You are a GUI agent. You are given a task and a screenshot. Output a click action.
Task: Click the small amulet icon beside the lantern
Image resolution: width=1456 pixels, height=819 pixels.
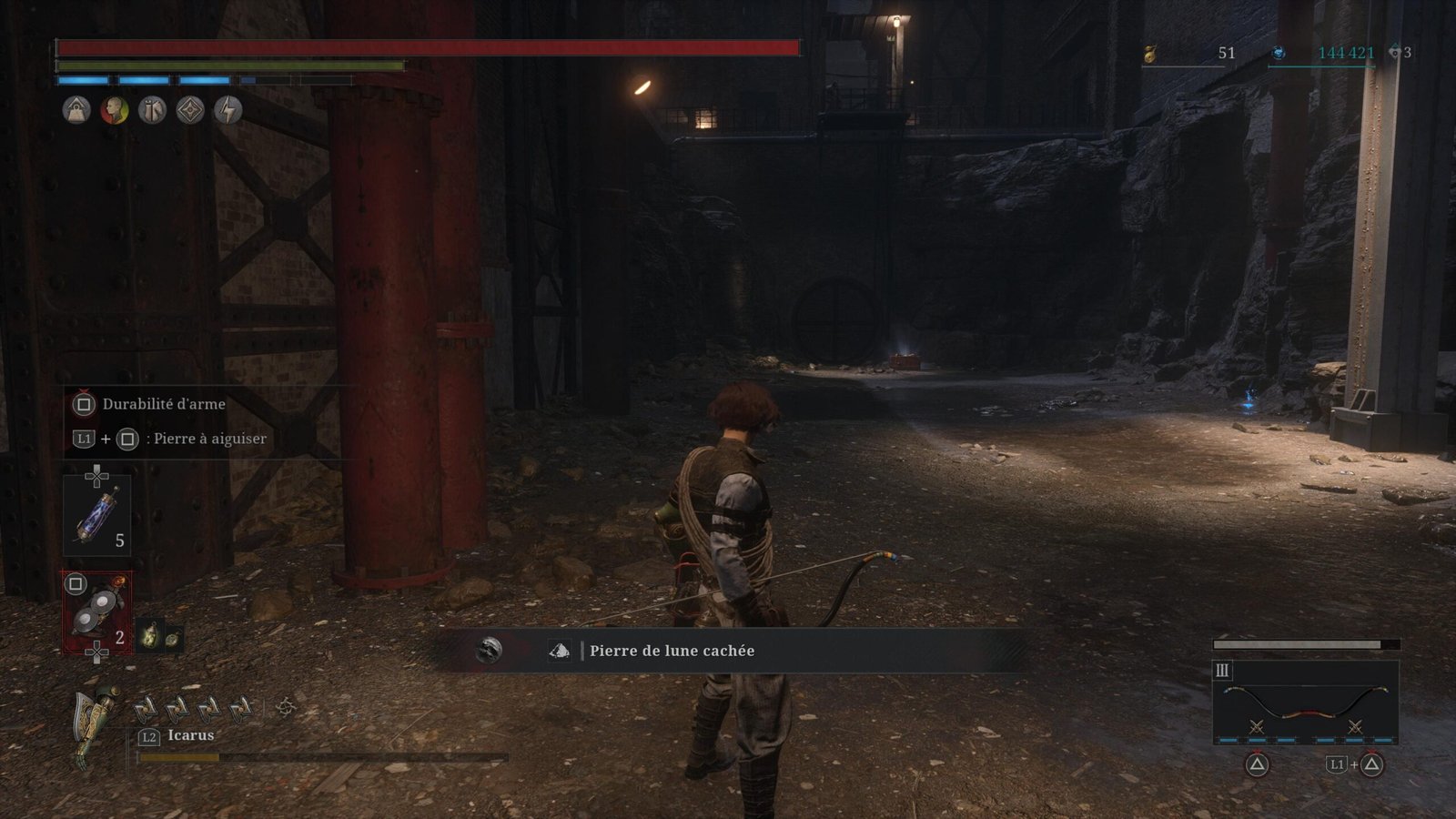(171, 638)
